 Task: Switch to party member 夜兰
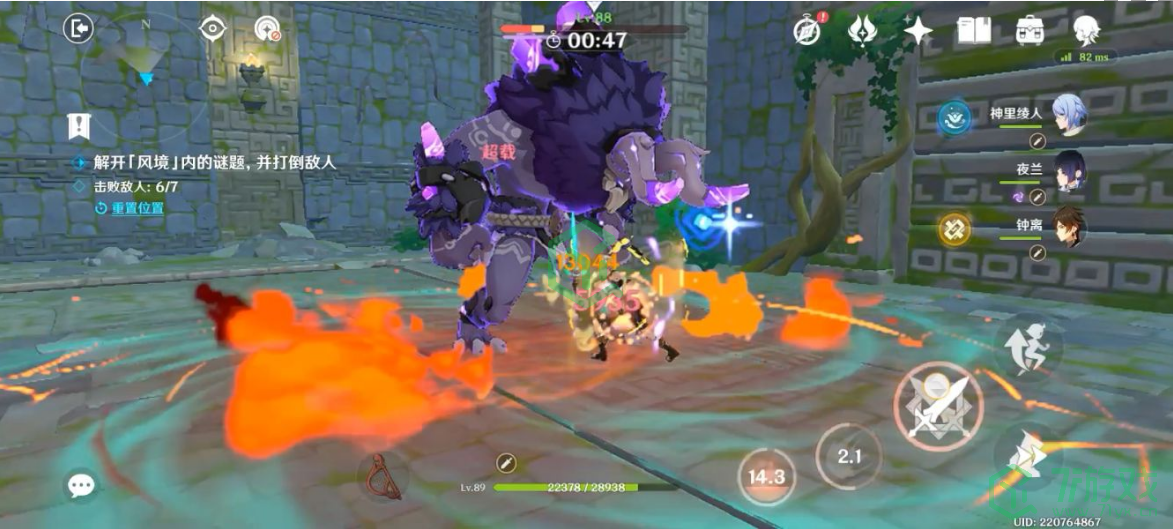click(1069, 170)
